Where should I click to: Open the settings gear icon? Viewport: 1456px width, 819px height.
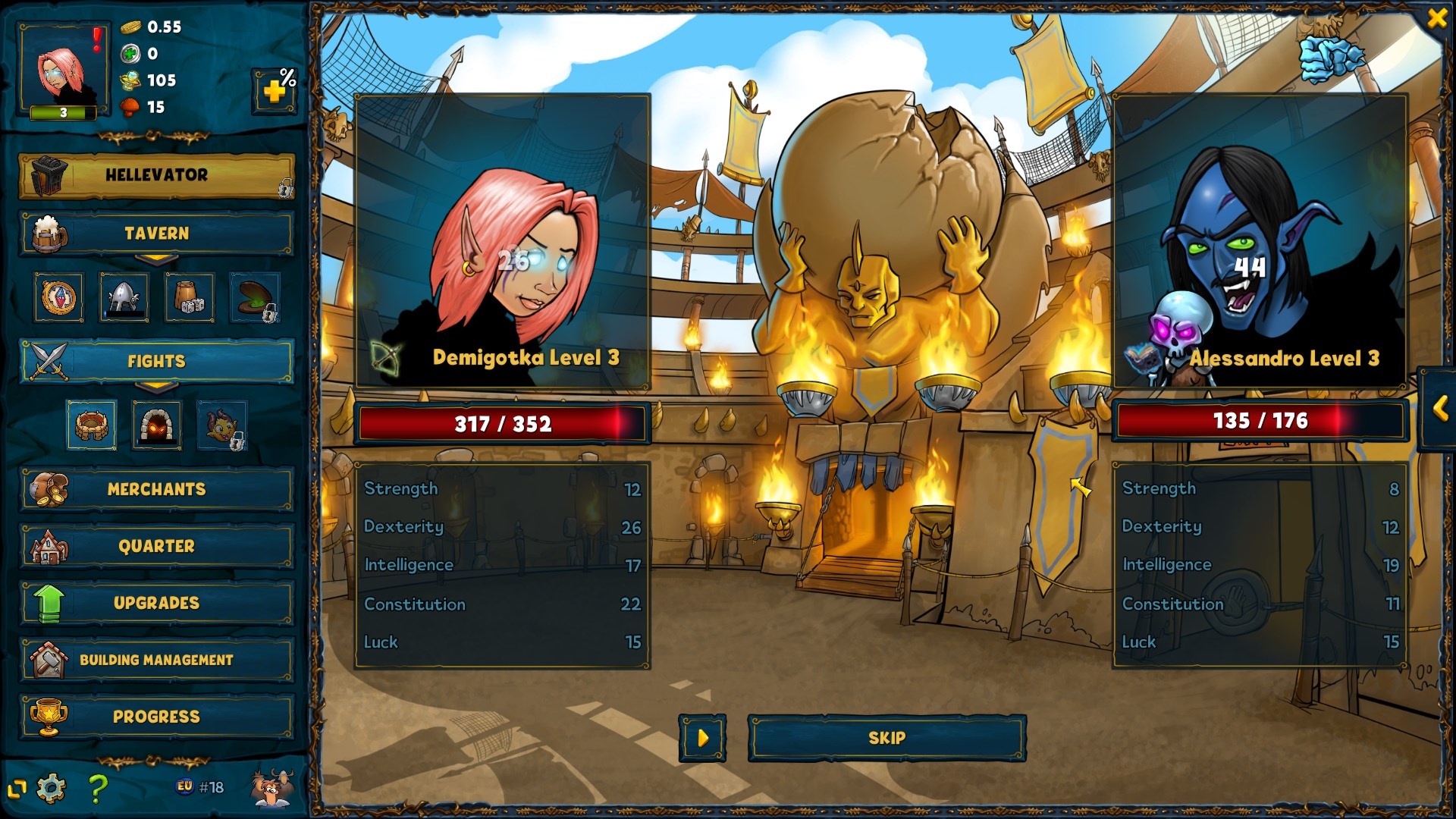[x=51, y=789]
